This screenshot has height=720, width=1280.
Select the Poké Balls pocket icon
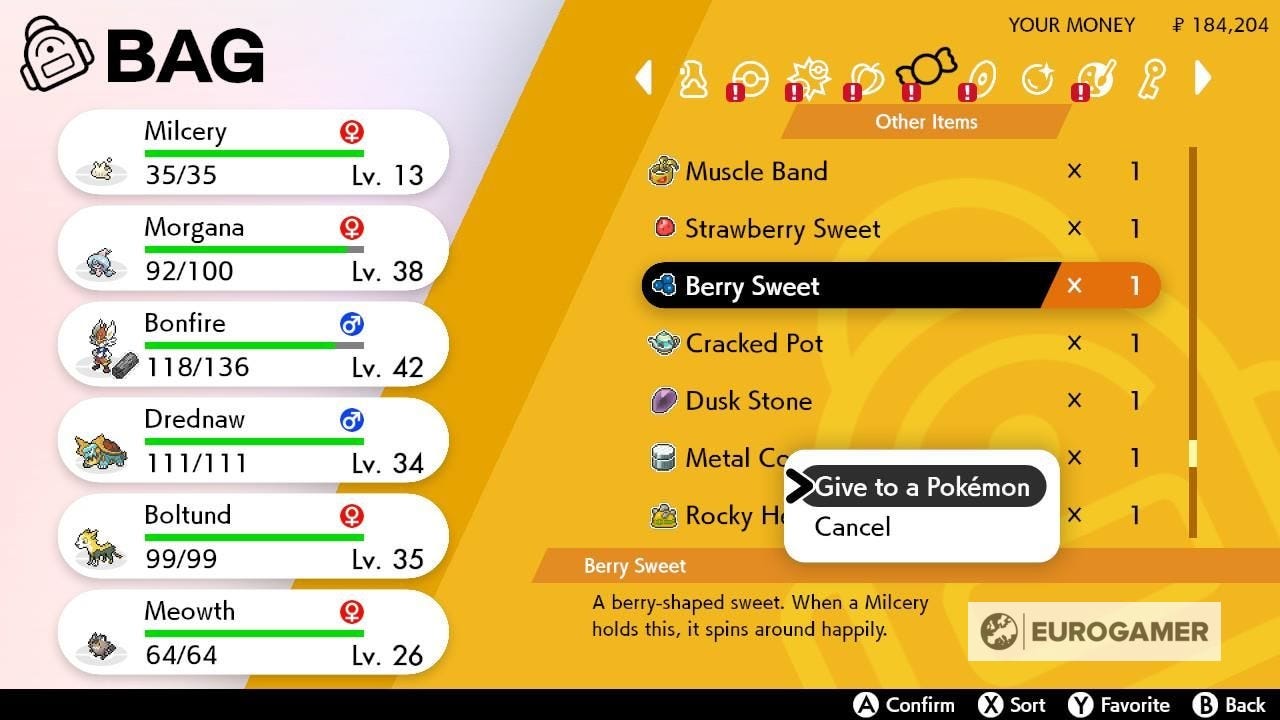tap(750, 78)
